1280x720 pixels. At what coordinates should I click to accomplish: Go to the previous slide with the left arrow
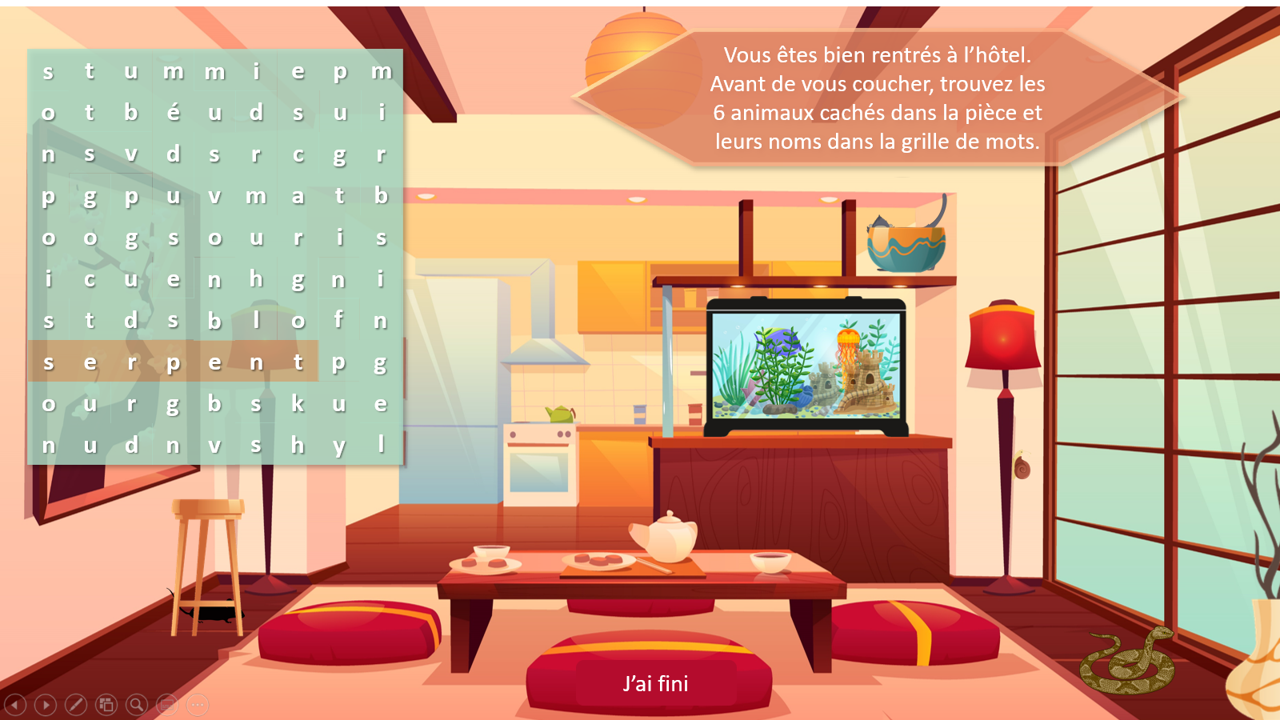(x=15, y=705)
